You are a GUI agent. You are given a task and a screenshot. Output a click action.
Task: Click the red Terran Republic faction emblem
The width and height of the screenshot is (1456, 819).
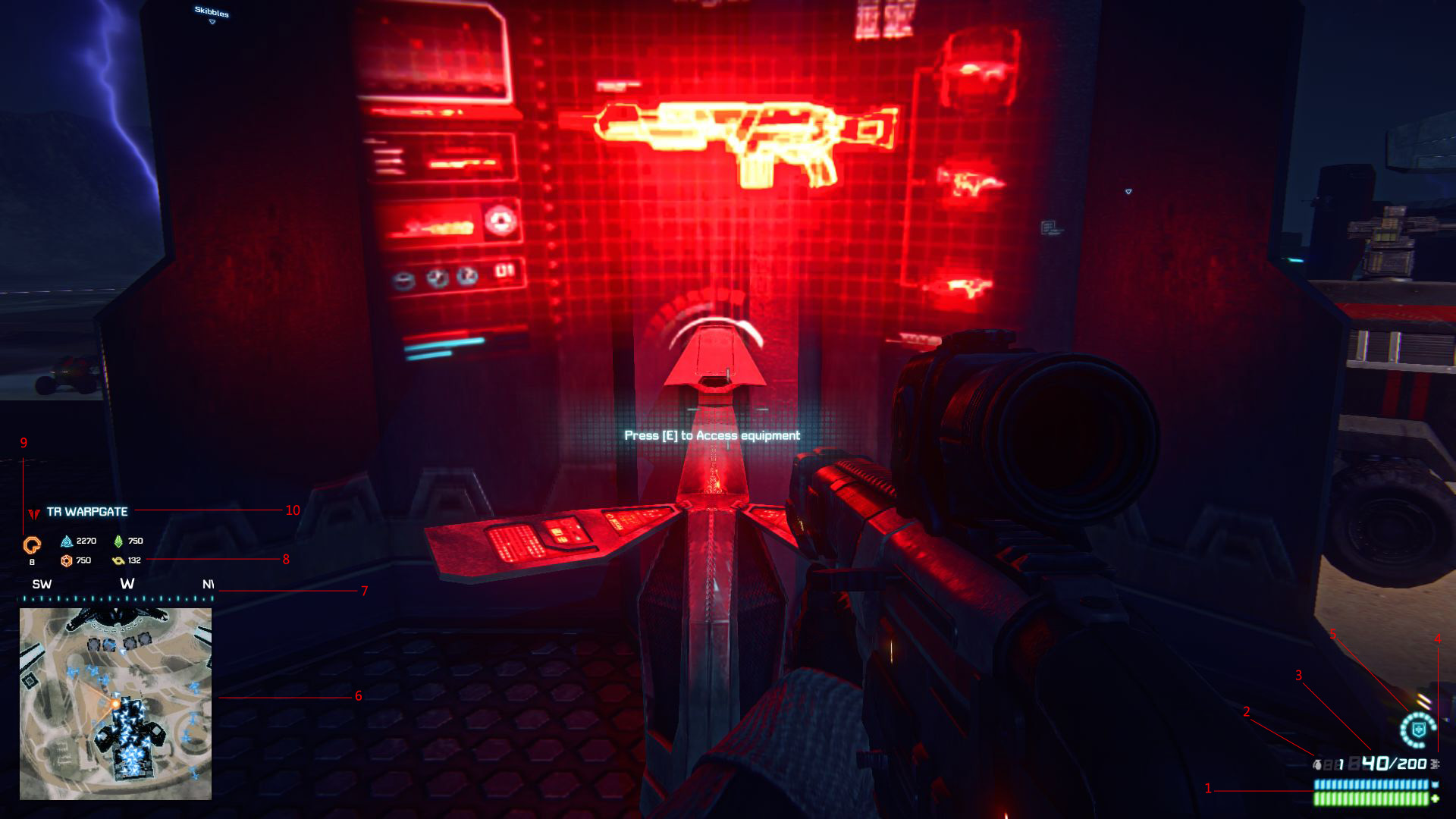pyautogui.click(x=33, y=513)
